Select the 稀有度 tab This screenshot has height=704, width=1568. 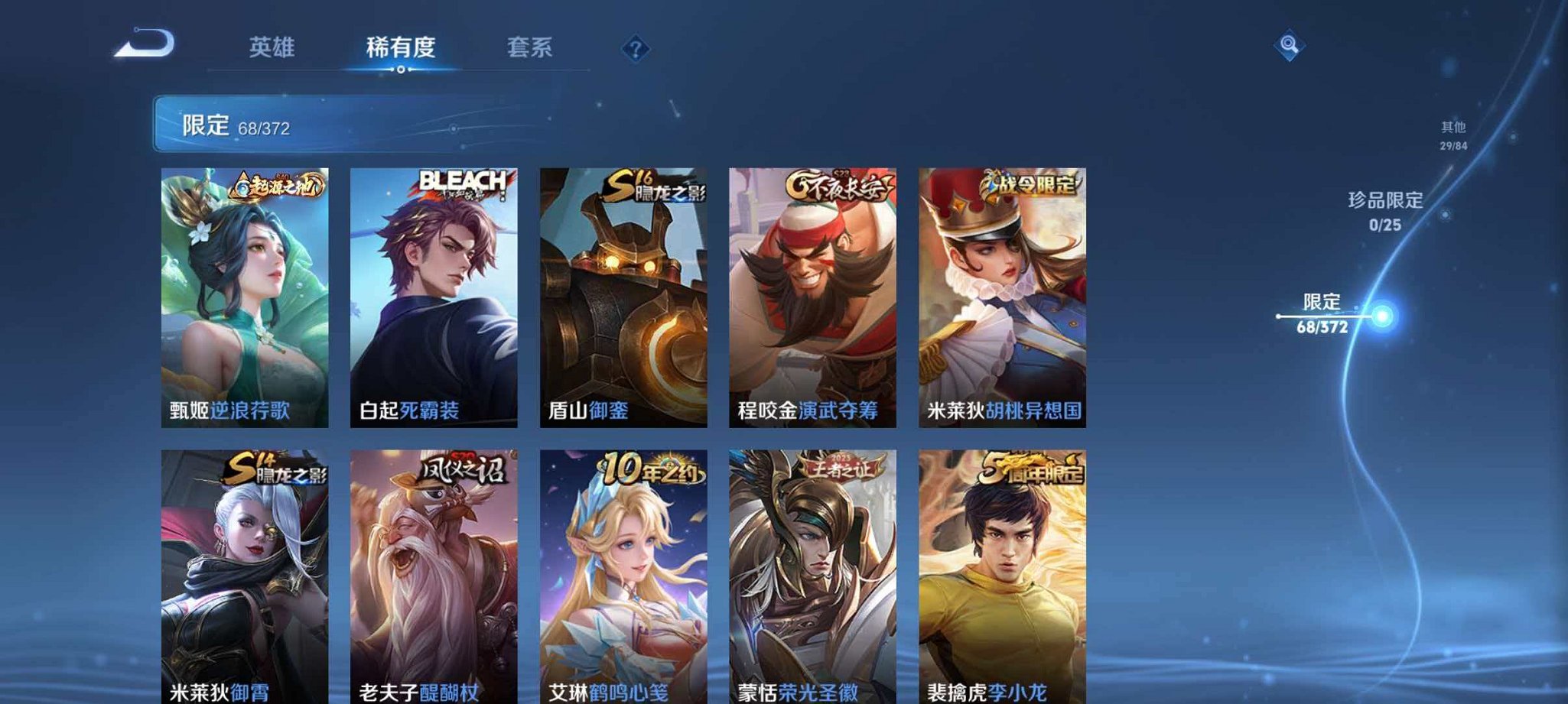[399, 47]
